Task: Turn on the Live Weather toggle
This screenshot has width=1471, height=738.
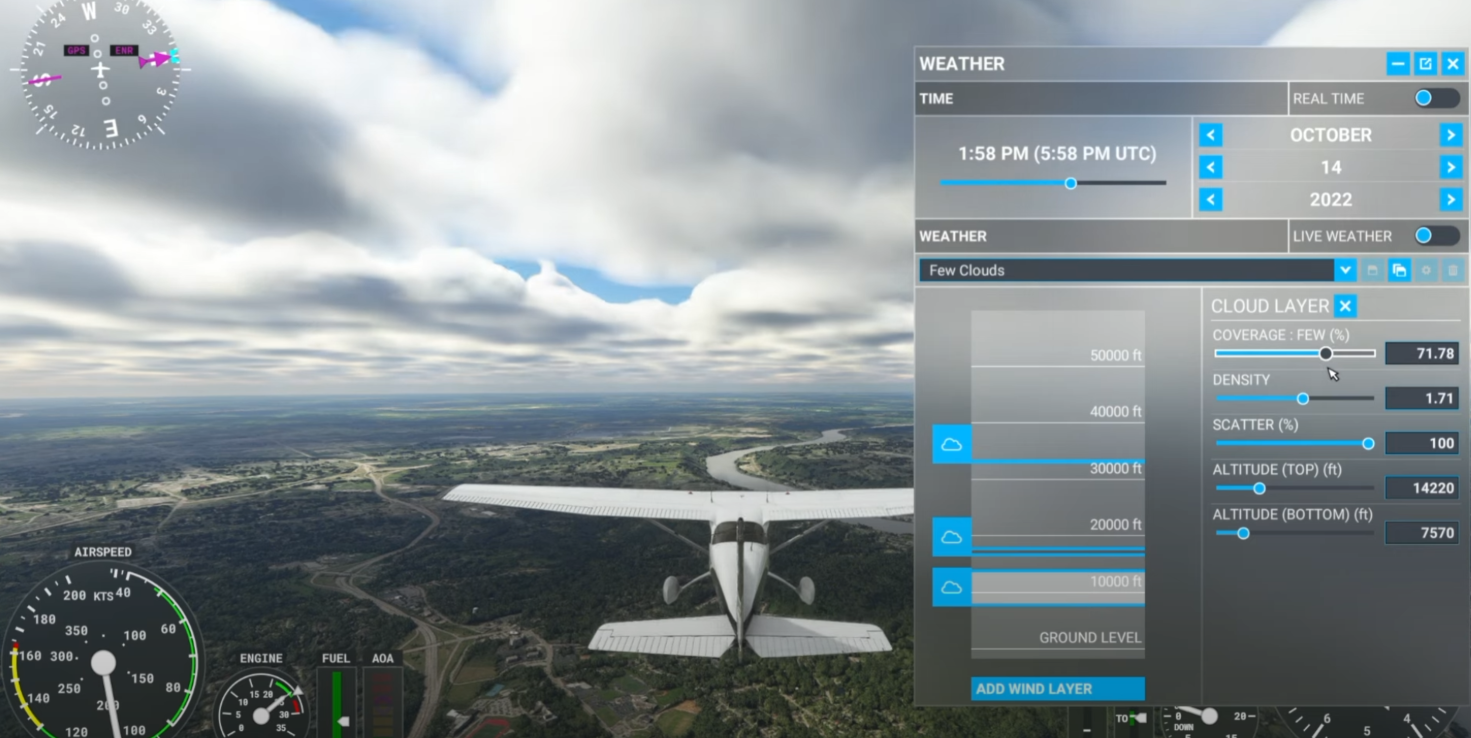Action: (1436, 236)
